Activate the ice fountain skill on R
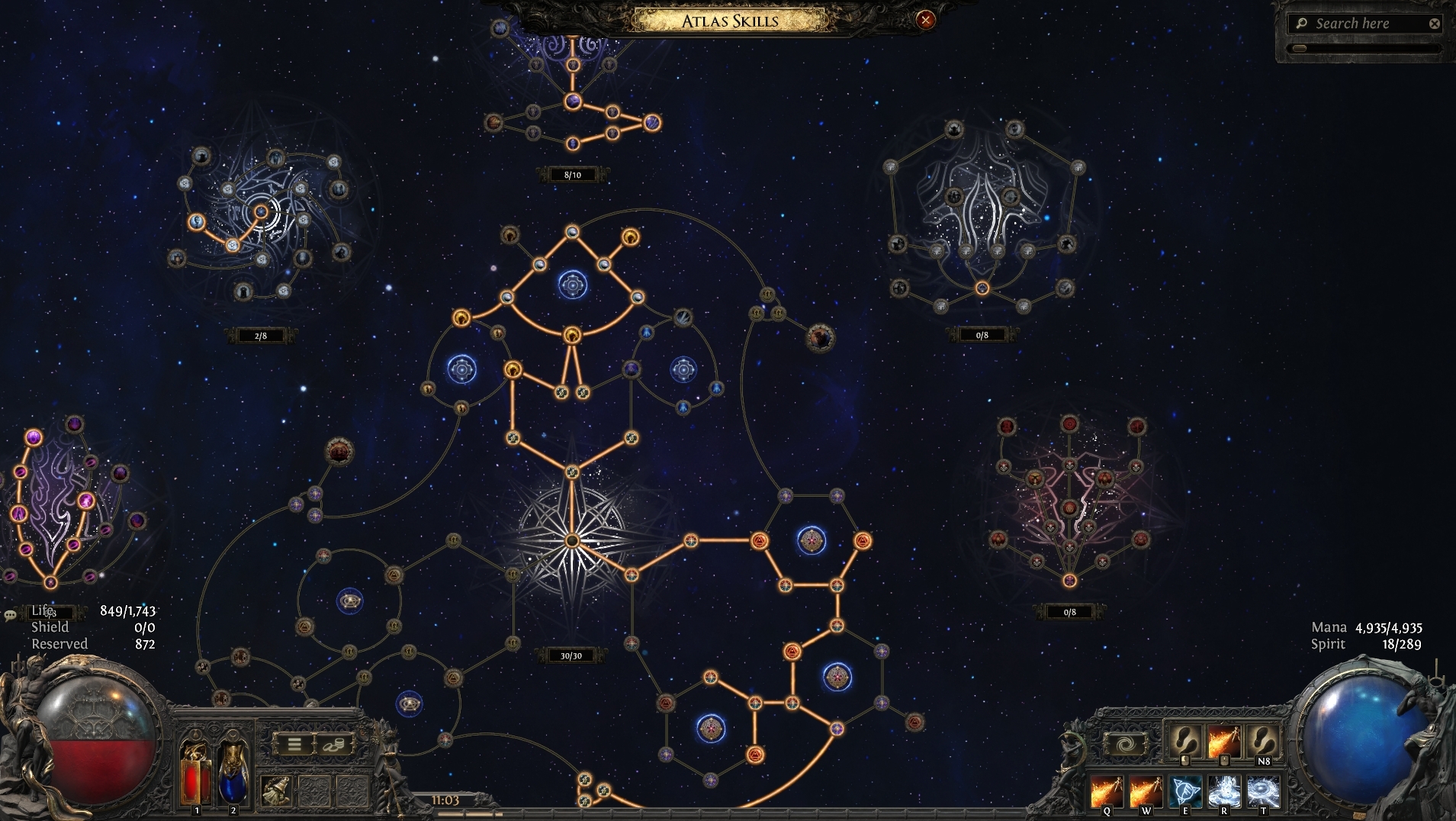The height and width of the screenshot is (821, 1456). (x=1224, y=792)
